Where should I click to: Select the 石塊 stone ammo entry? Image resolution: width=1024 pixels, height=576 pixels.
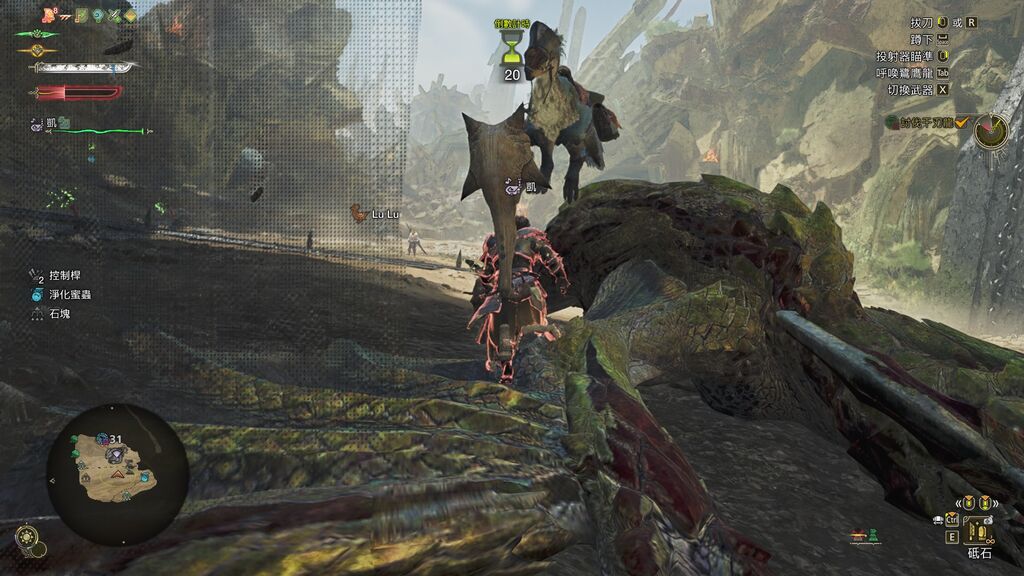(x=57, y=314)
